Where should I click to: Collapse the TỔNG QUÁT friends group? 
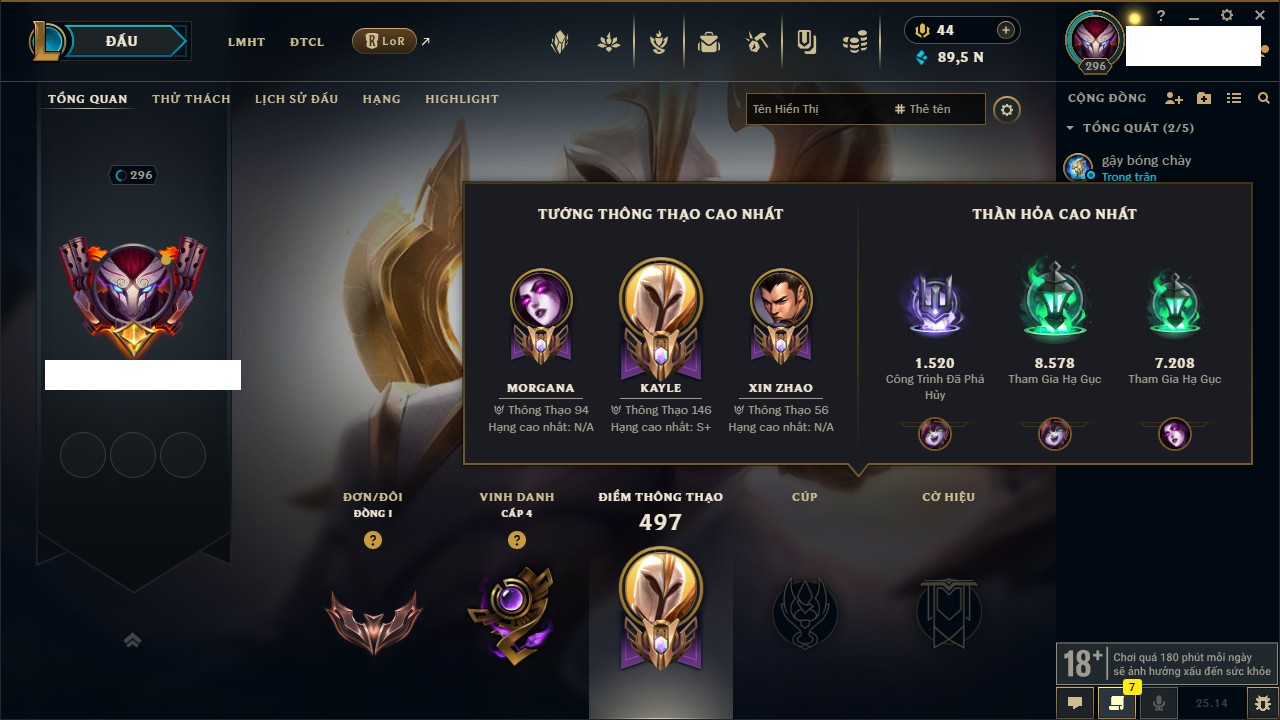click(1070, 128)
